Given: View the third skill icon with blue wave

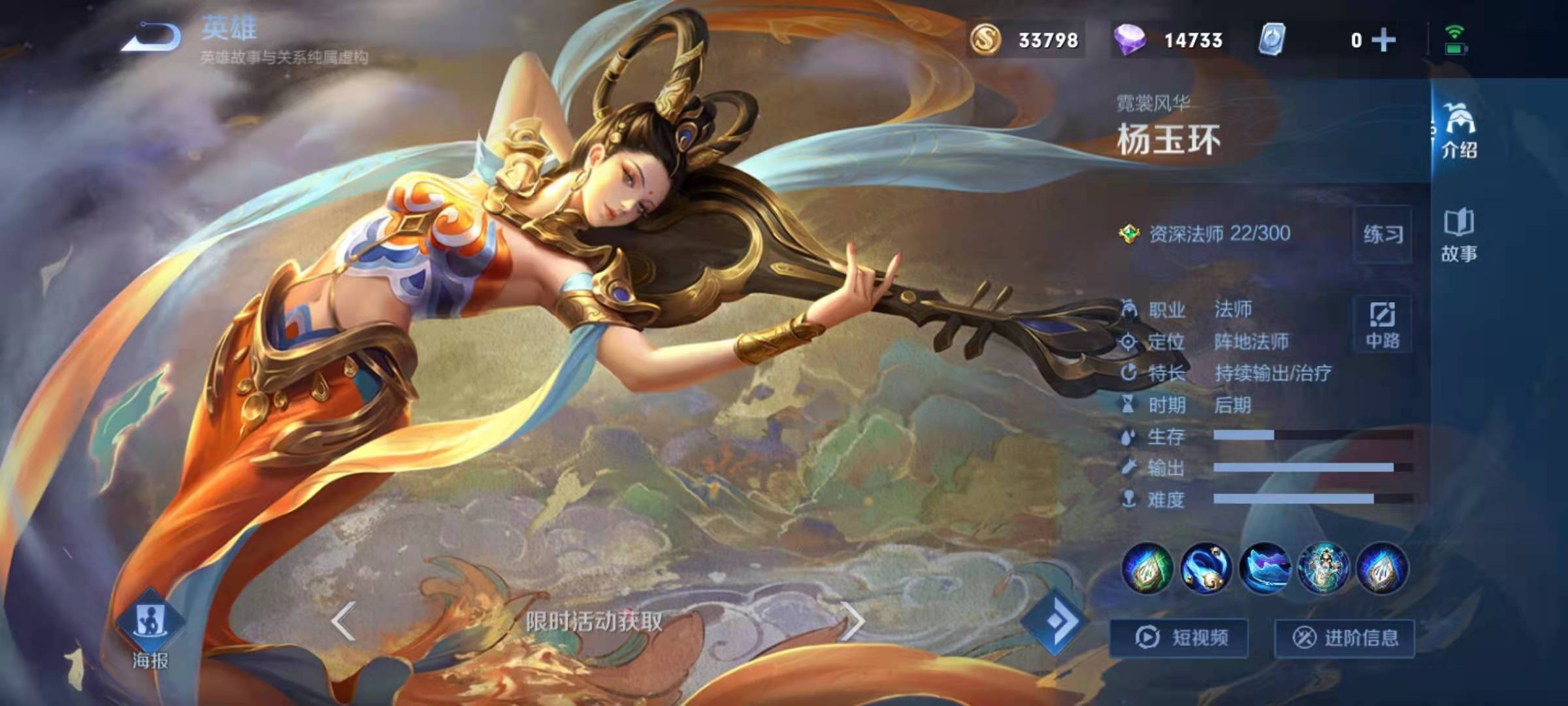Looking at the screenshot, I should tap(1265, 567).
